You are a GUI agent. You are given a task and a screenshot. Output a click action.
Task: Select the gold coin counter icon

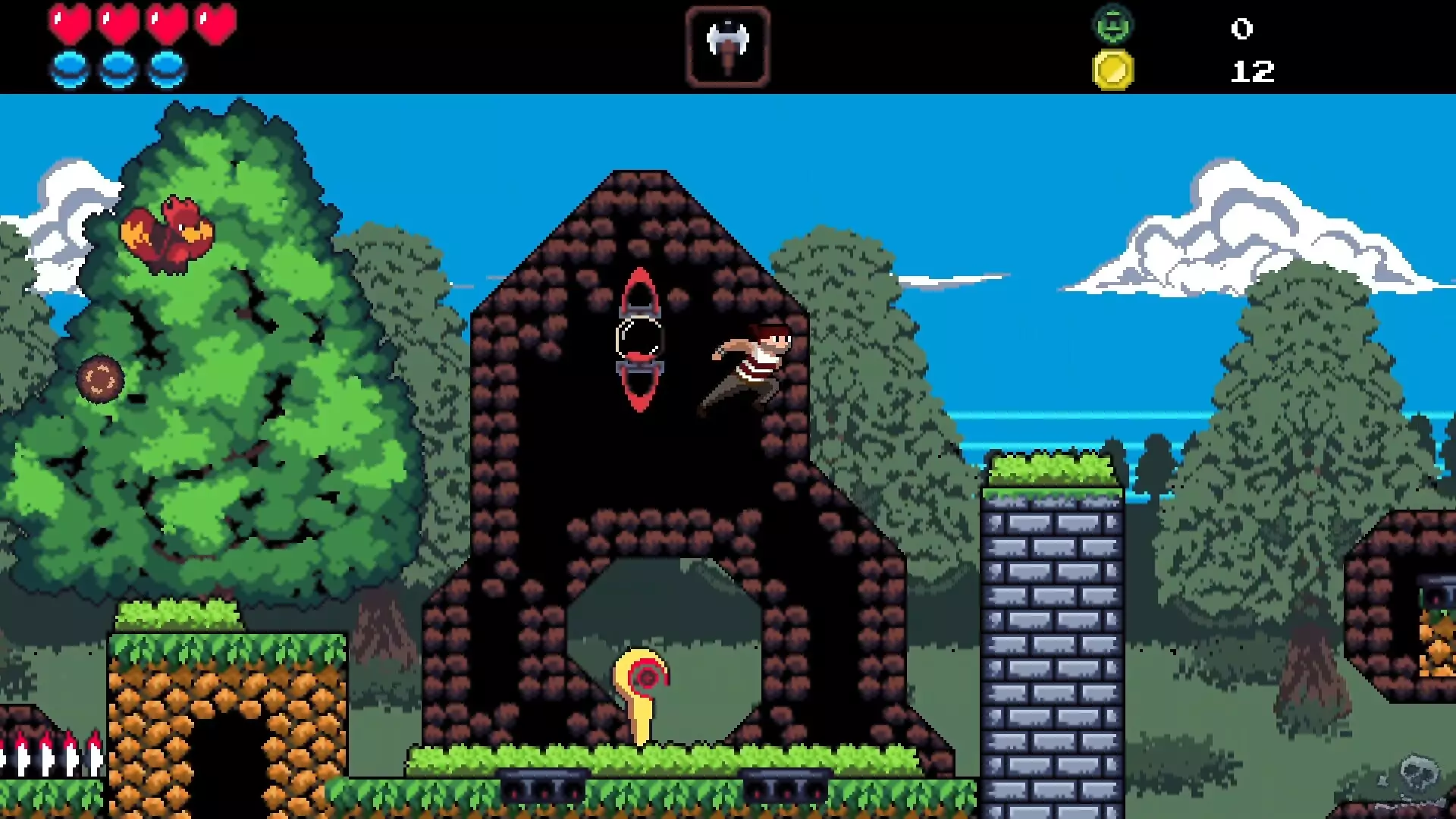tap(1112, 70)
